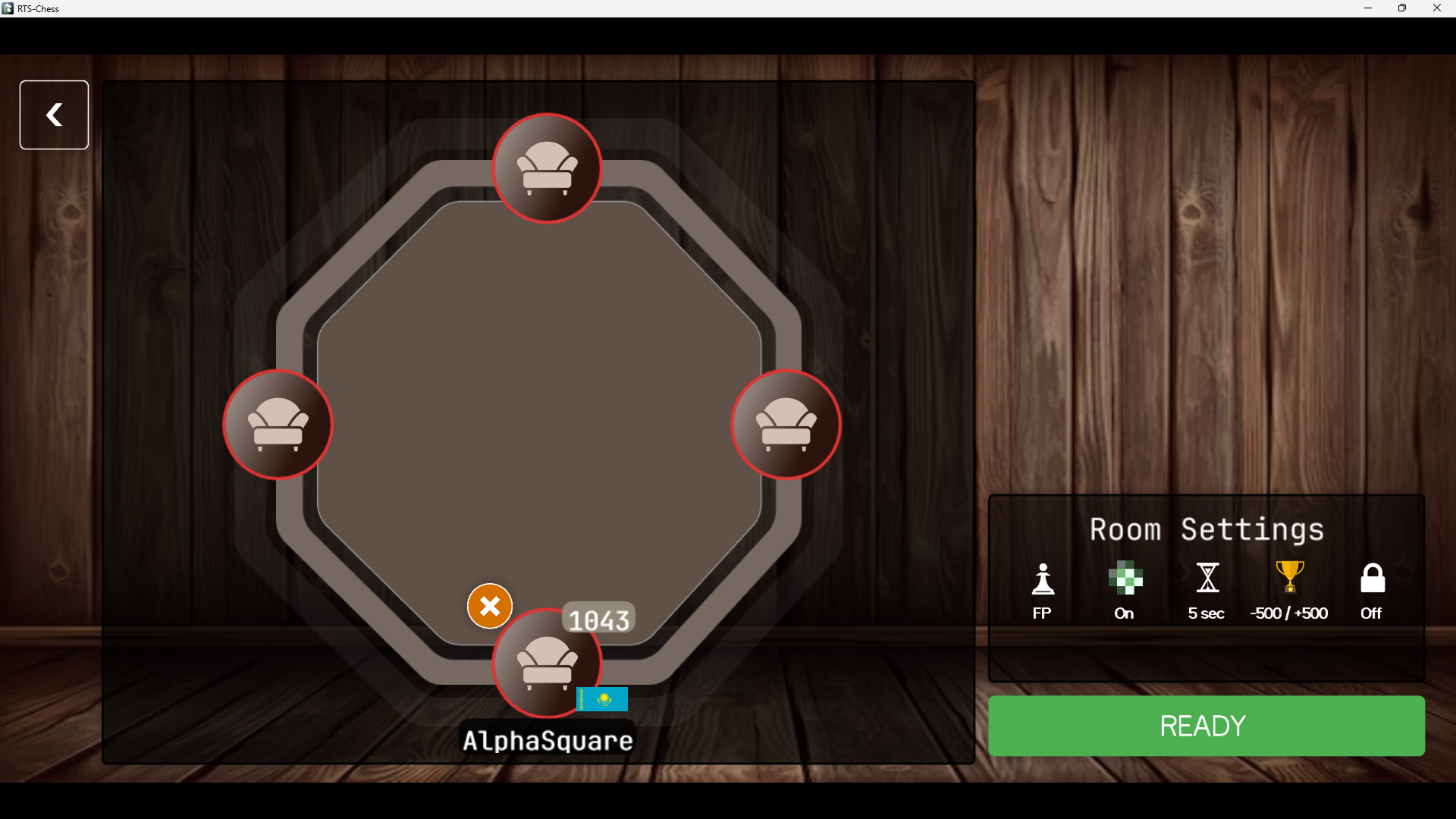
Task: Click AlphaSquare's occupied chair icon
Action: (548, 665)
